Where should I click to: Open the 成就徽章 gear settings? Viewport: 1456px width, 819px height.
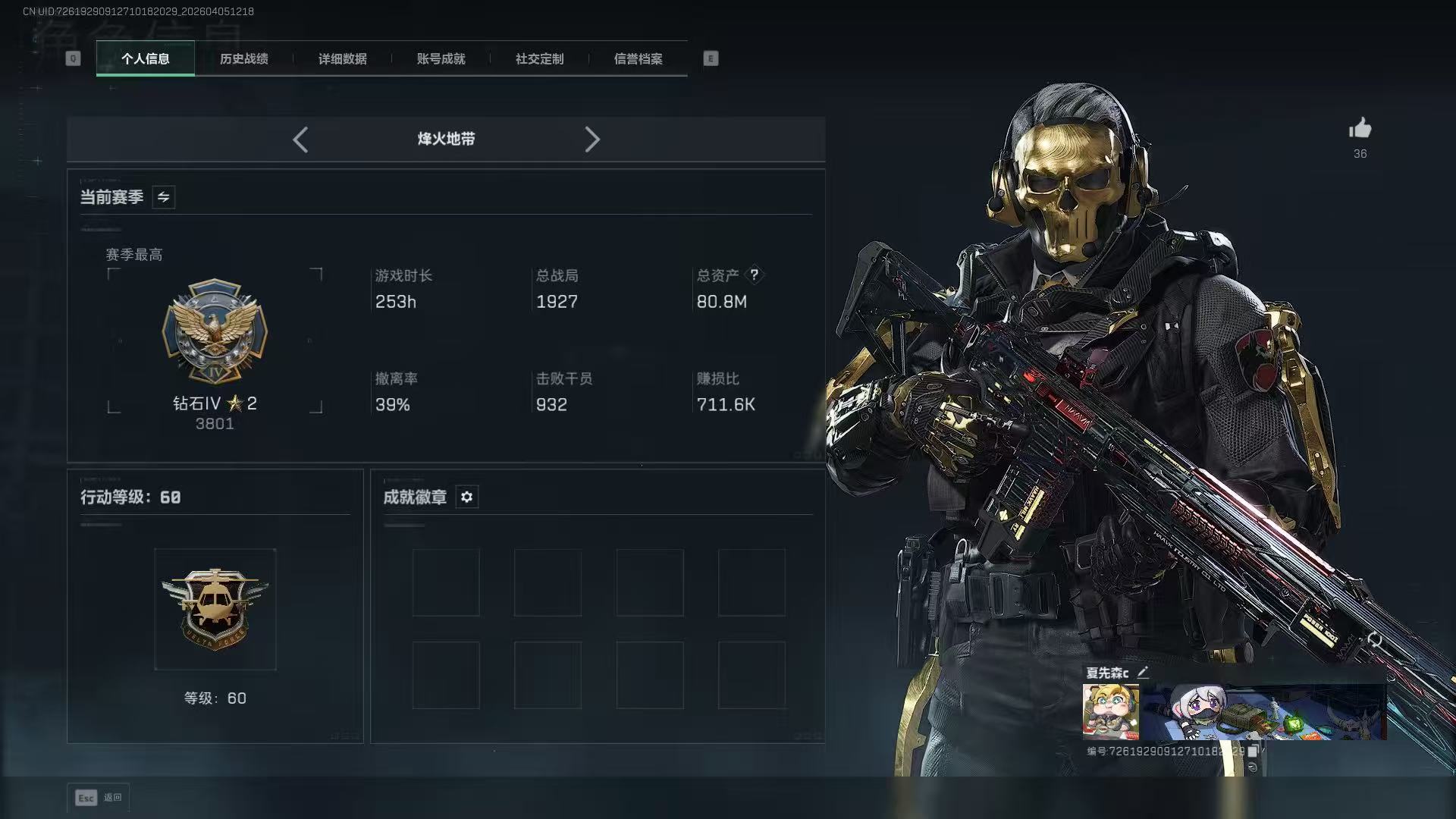pos(466,497)
